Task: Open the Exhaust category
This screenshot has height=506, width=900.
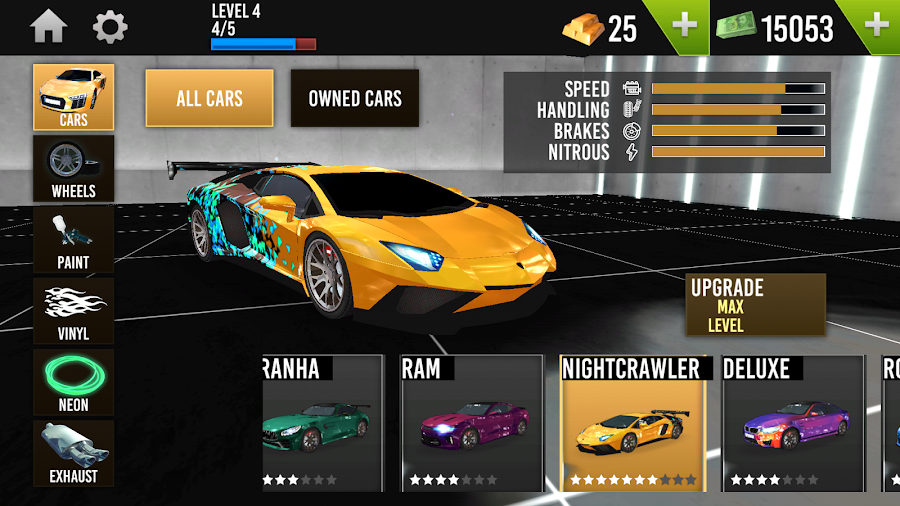Action: pyautogui.click(x=74, y=453)
